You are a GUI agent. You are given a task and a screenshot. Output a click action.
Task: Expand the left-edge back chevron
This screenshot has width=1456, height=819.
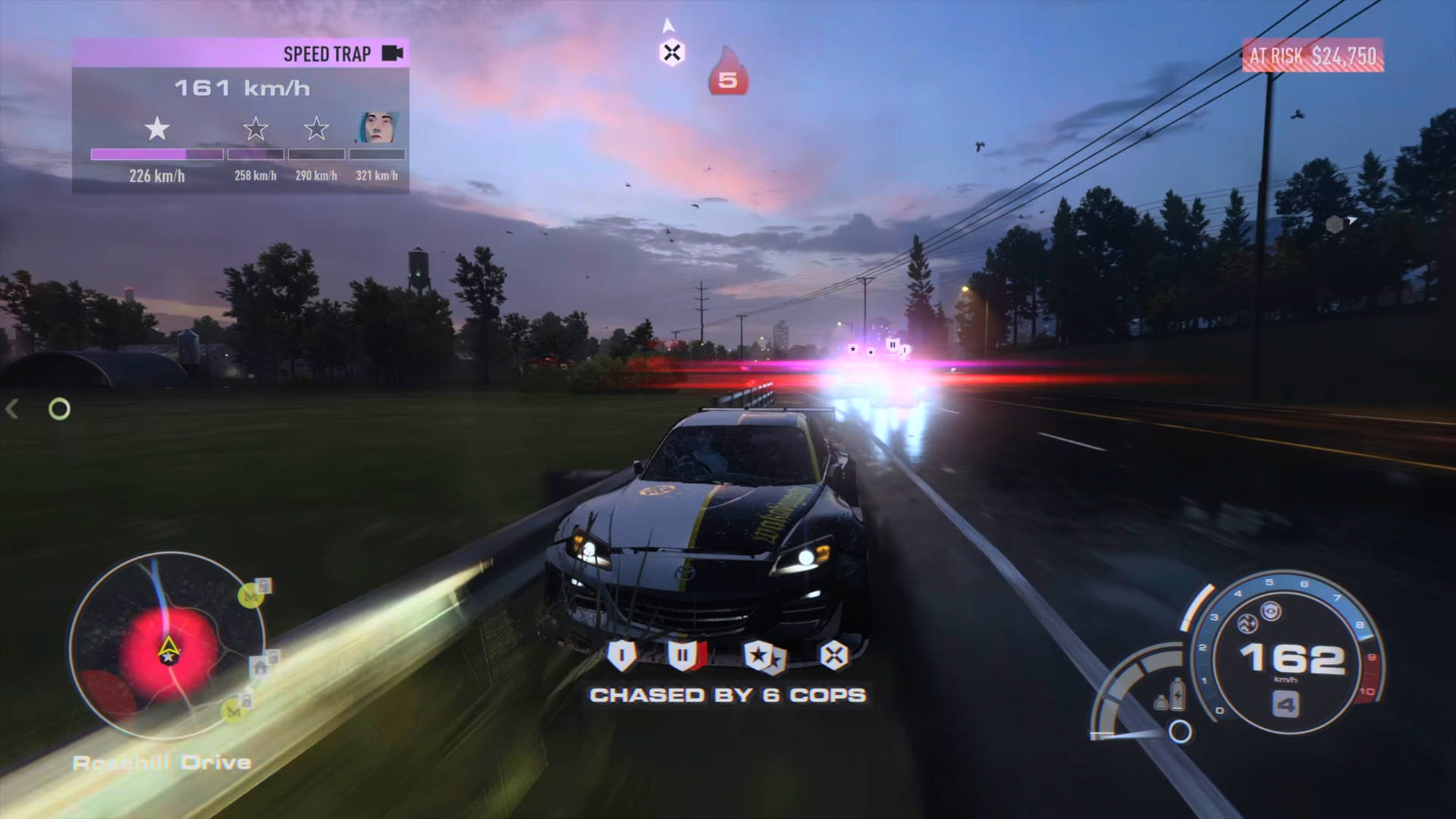pyautogui.click(x=12, y=409)
